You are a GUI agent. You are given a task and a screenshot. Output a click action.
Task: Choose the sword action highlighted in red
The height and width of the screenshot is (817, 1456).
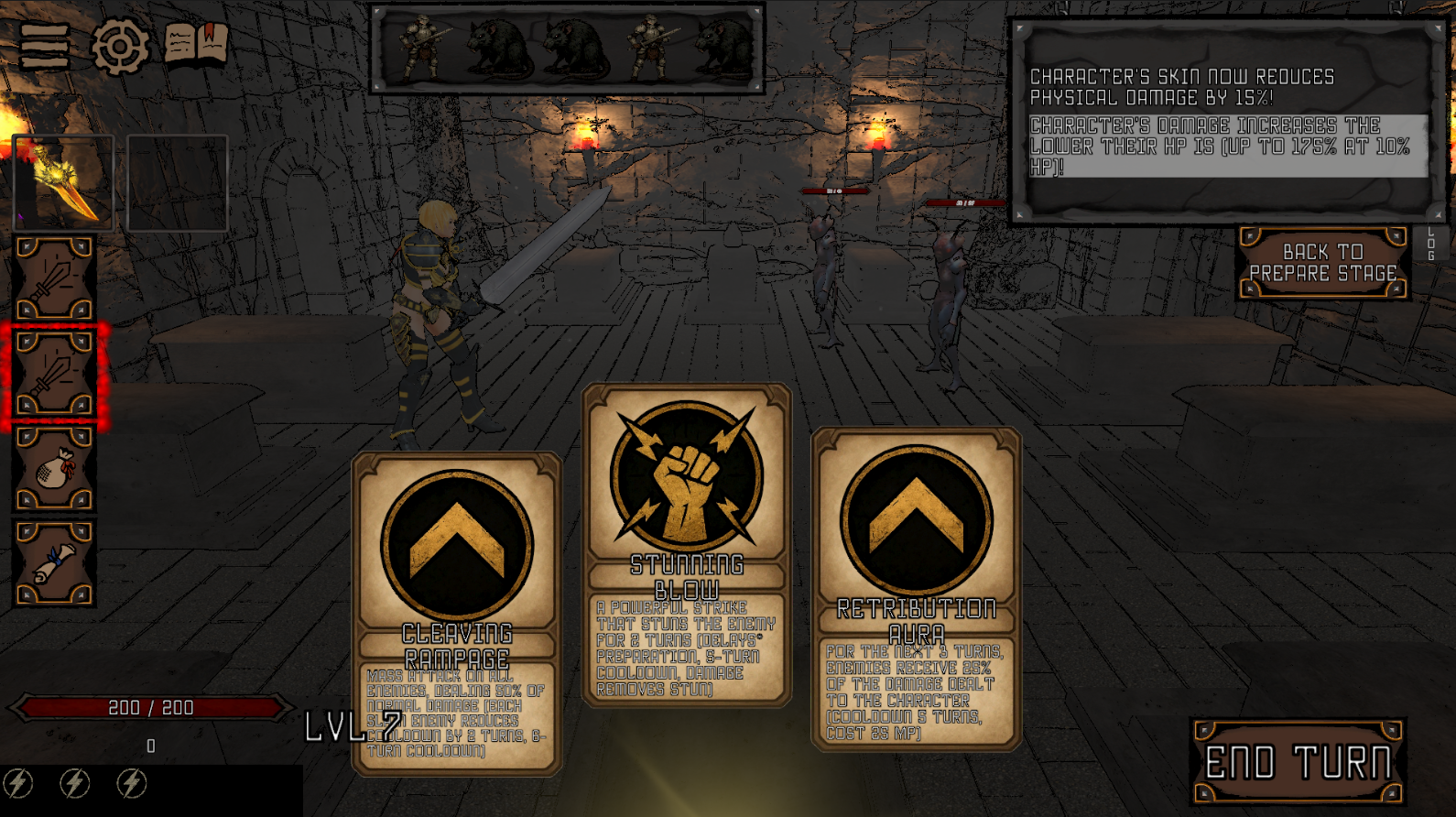[x=54, y=375]
